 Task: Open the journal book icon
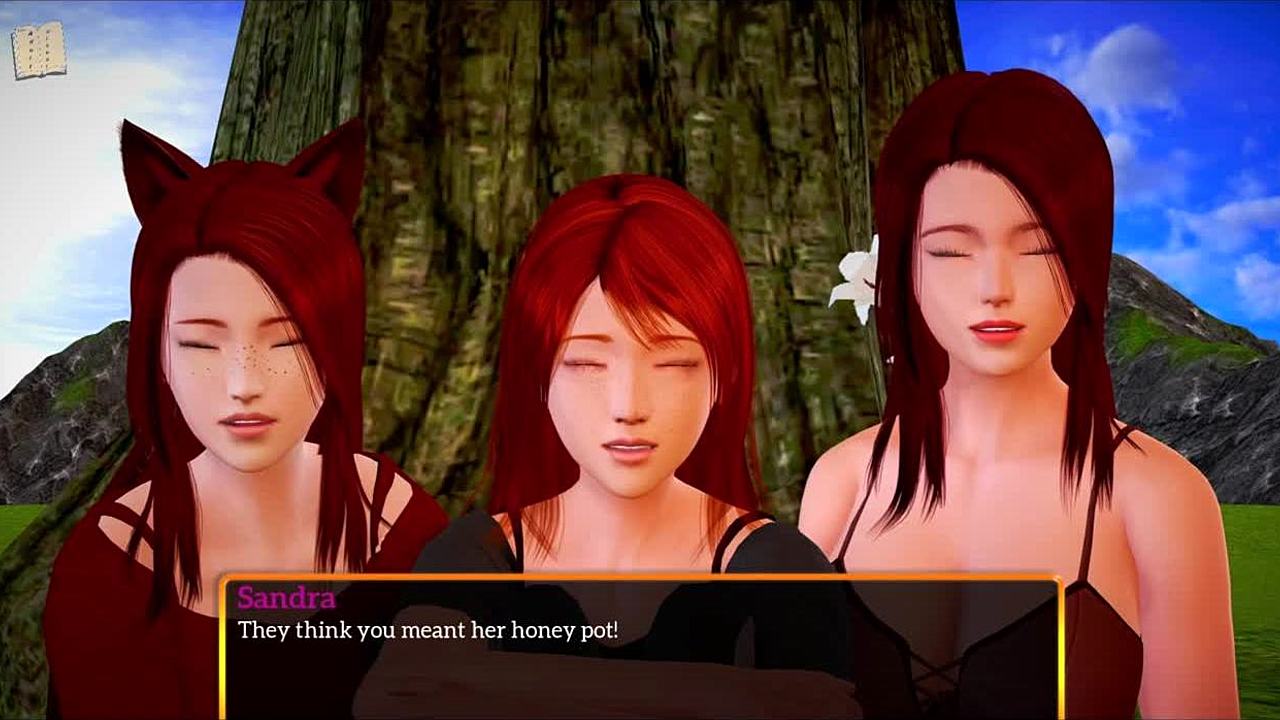tap(39, 50)
